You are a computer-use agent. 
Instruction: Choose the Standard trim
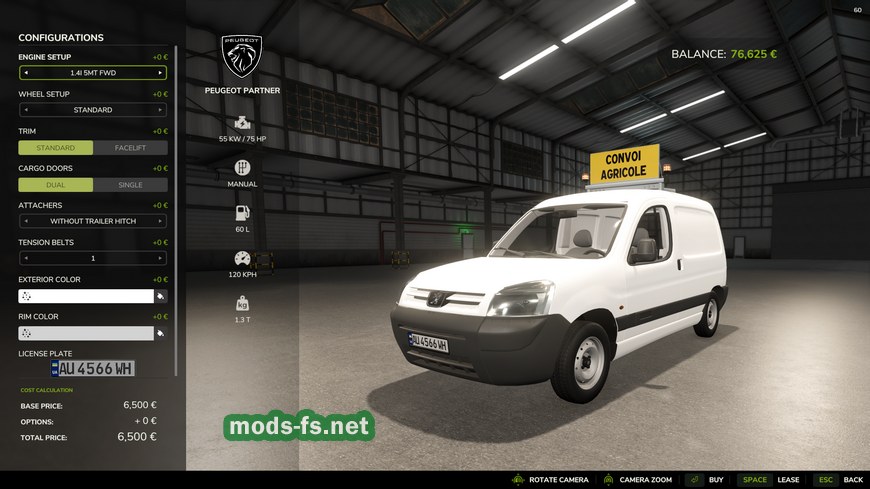click(x=56, y=147)
